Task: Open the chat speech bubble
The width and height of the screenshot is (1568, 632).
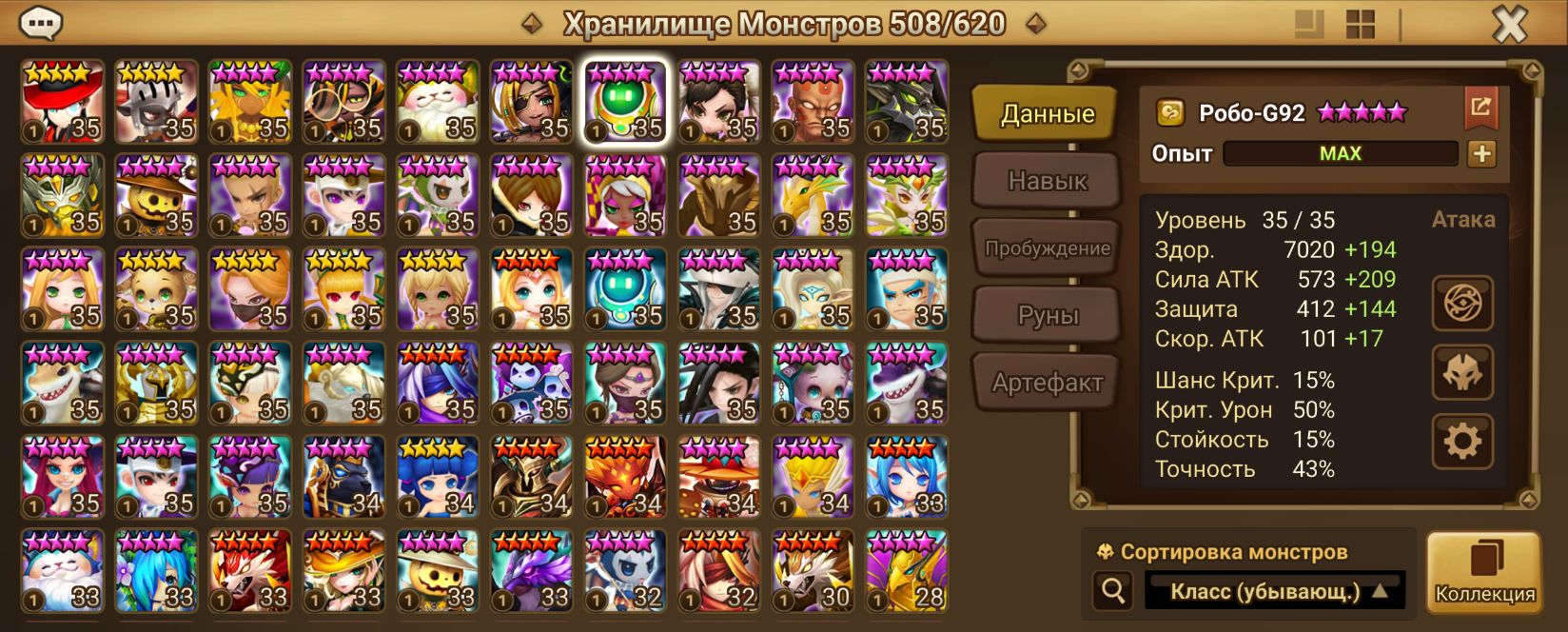Action: (x=41, y=23)
